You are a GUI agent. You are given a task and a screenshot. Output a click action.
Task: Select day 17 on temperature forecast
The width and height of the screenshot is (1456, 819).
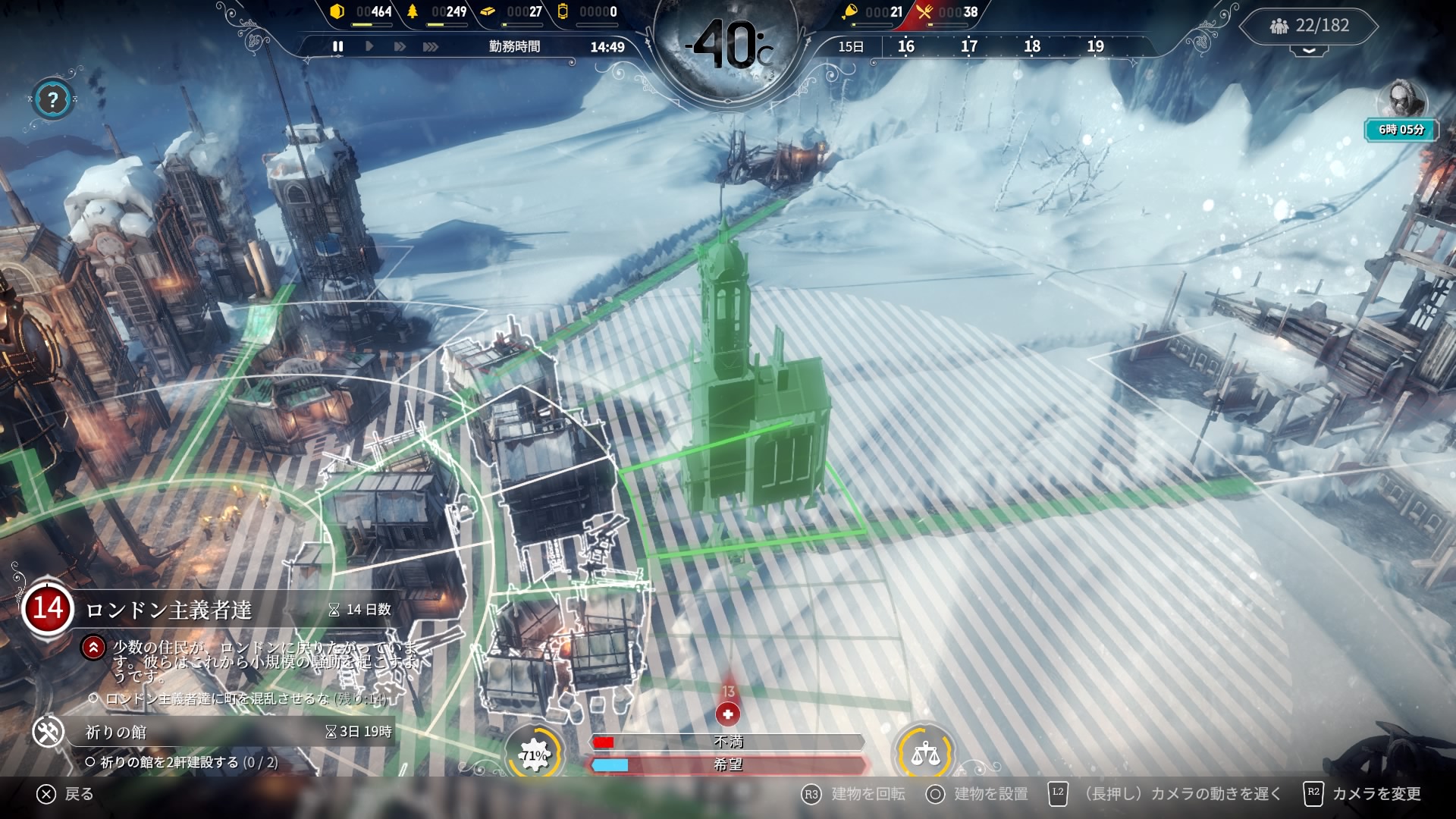click(x=968, y=46)
